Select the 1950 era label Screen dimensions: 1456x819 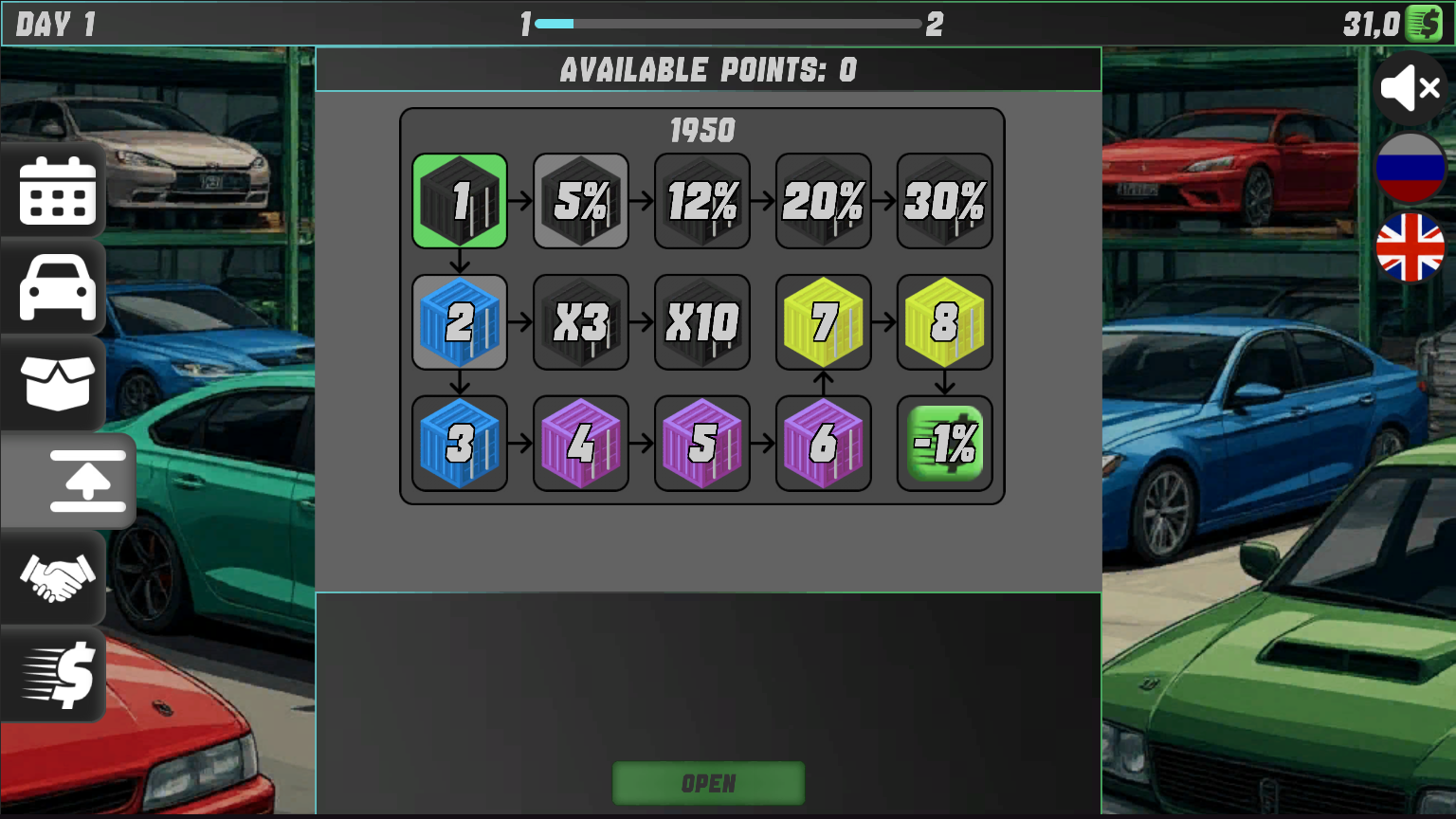702,130
